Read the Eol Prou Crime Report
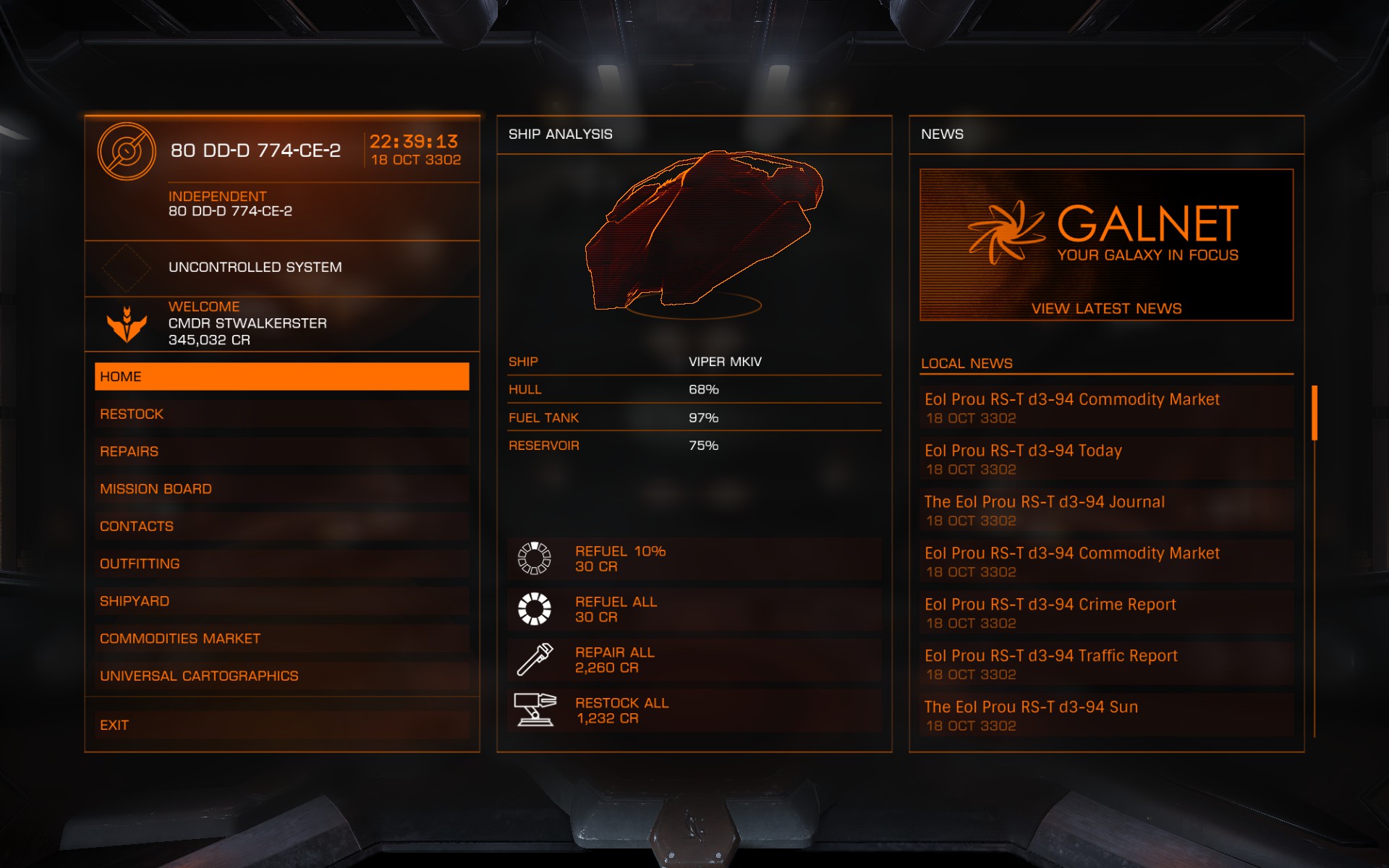 [1105, 613]
